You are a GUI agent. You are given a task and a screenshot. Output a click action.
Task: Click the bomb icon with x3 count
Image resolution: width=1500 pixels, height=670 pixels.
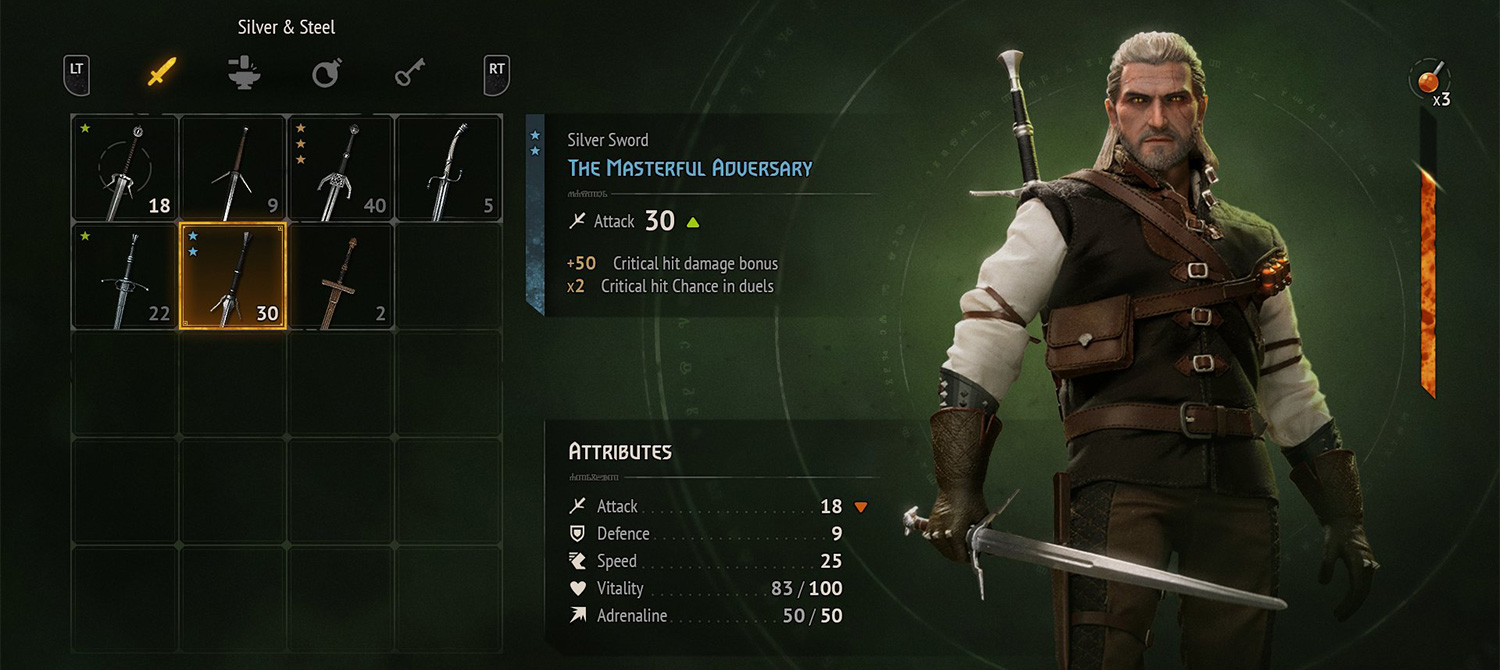coord(1429,80)
